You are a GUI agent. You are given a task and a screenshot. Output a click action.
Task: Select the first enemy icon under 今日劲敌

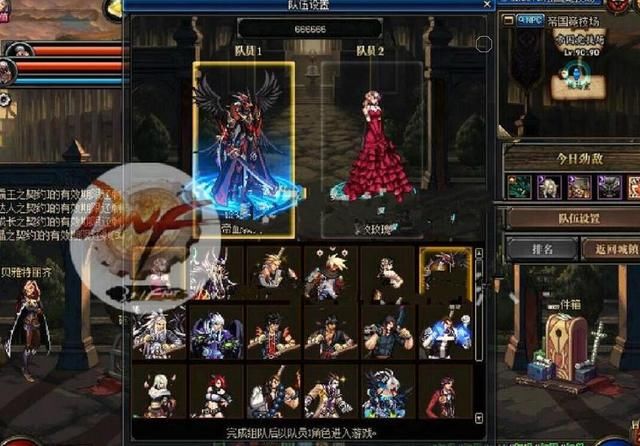[x=520, y=186]
